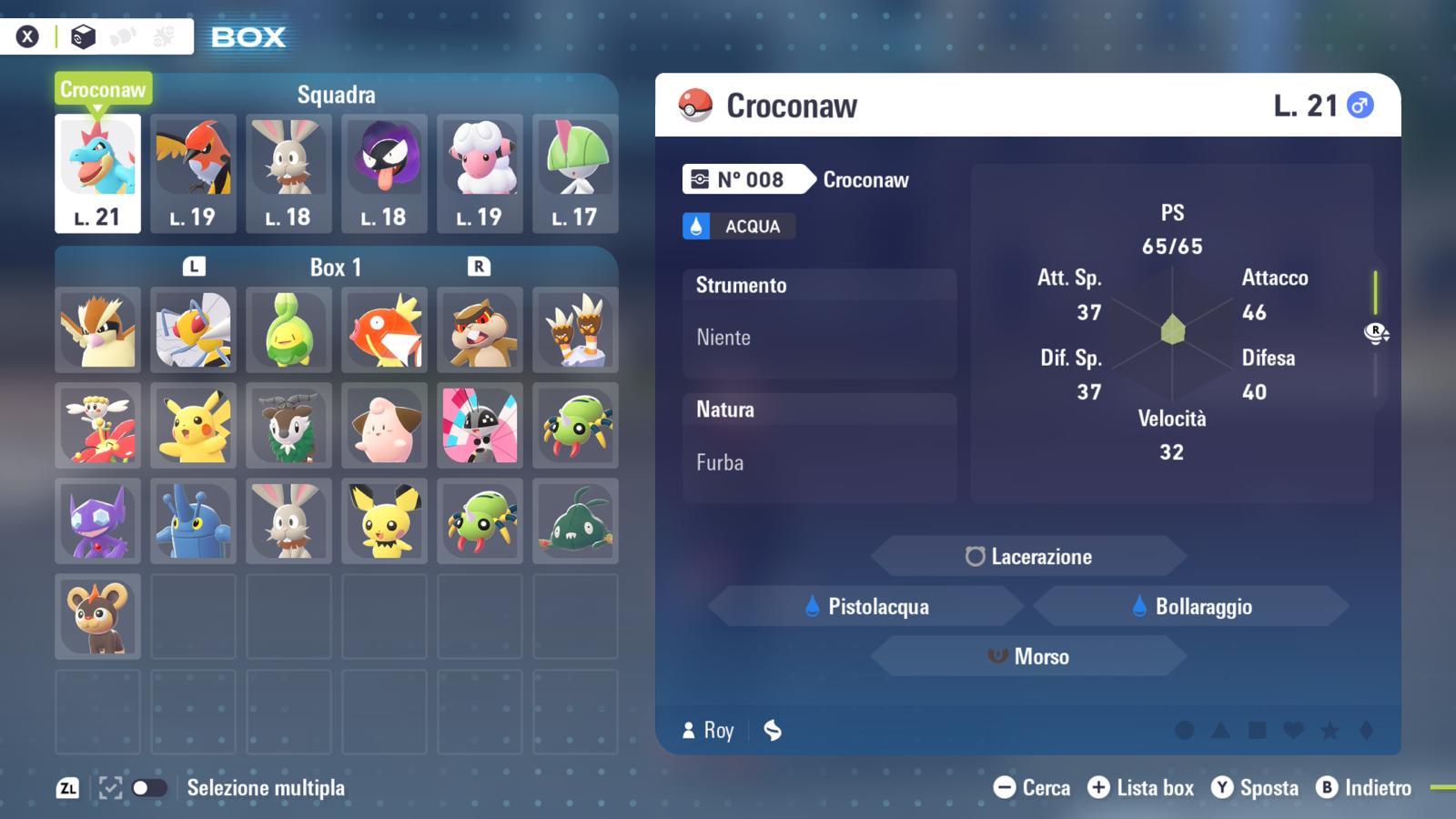The height and width of the screenshot is (819, 1456).
Task: Select the Sableye box slot
Action: click(x=97, y=521)
